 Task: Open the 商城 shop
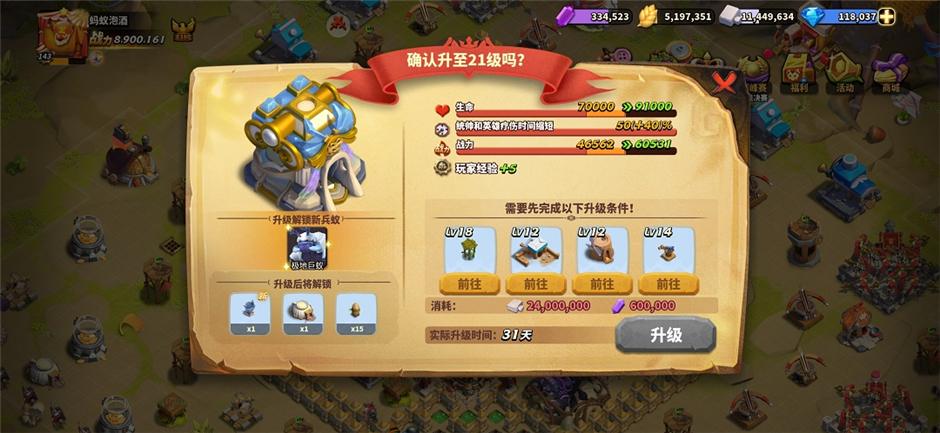(889, 73)
